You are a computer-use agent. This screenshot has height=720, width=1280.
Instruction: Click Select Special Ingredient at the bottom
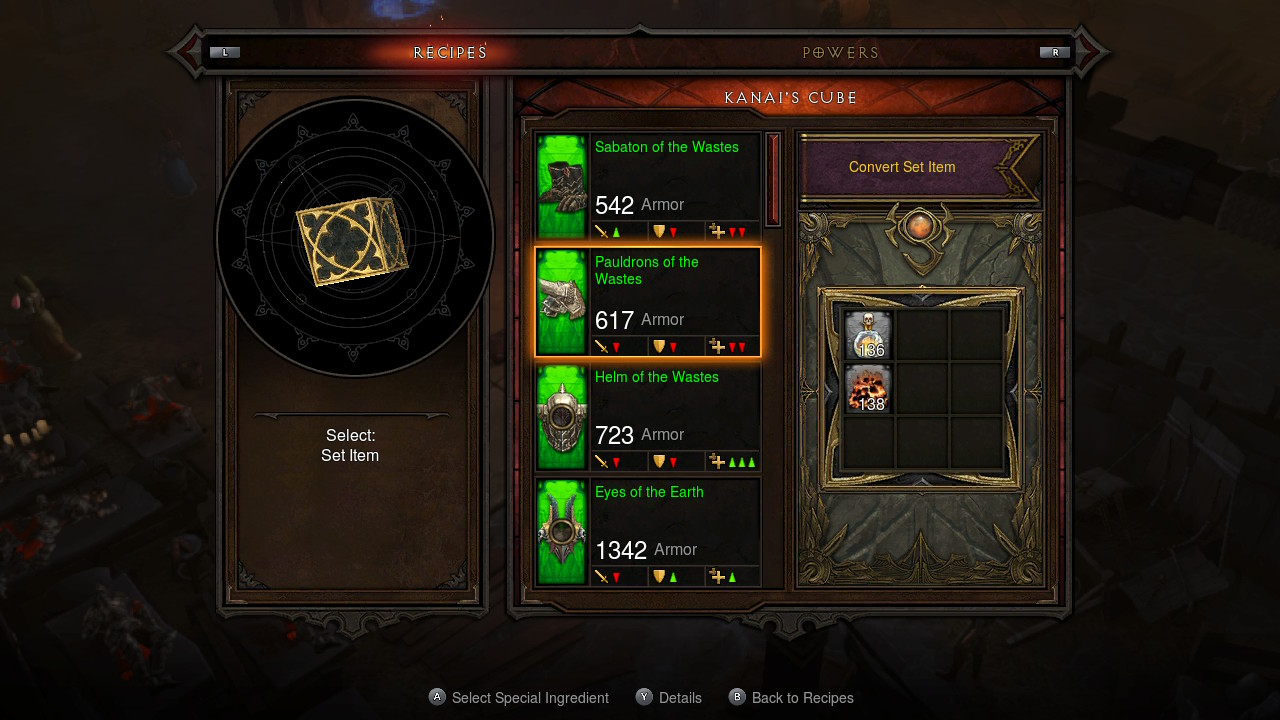click(x=518, y=697)
